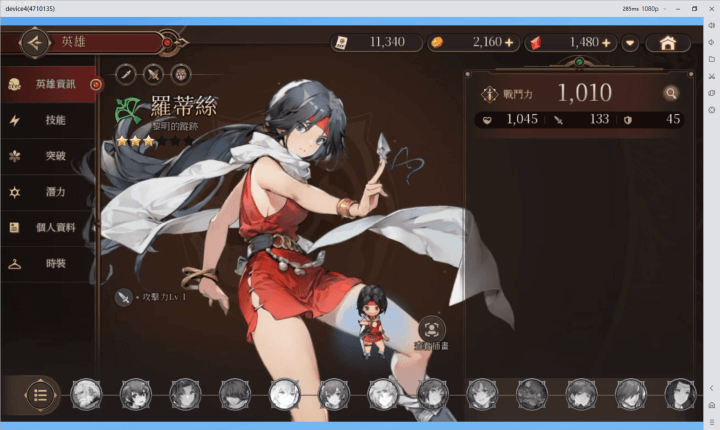Select the white-haired hero portrait in roster
This screenshot has width=720, height=430.
click(284, 394)
